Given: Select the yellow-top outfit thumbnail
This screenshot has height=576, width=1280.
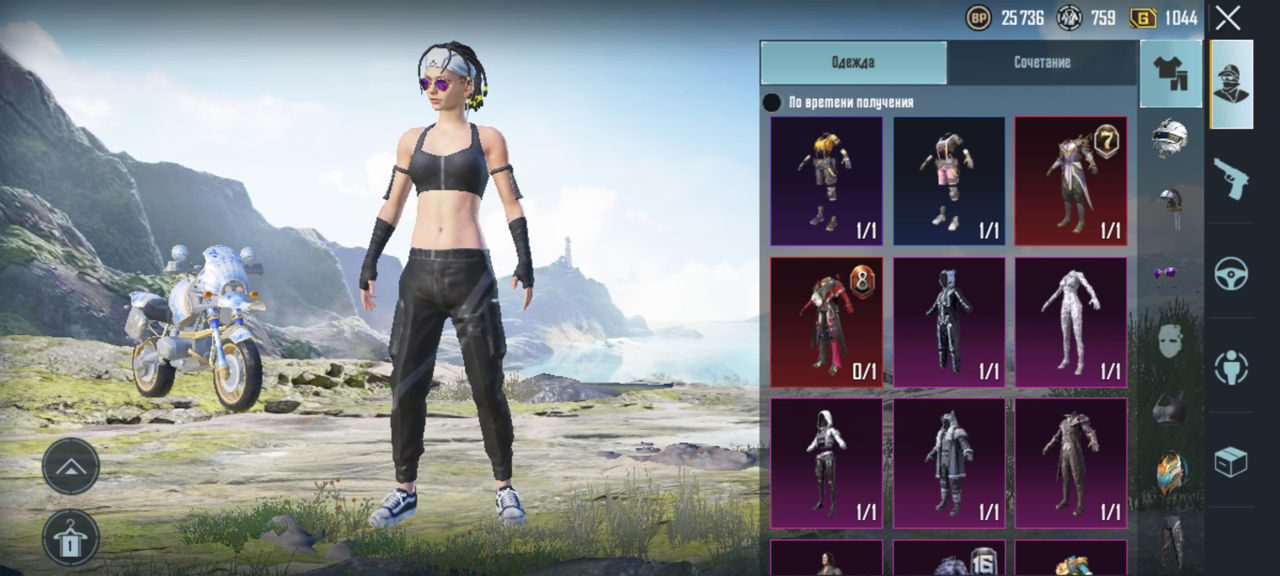Looking at the screenshot, I should pos(826,181).
